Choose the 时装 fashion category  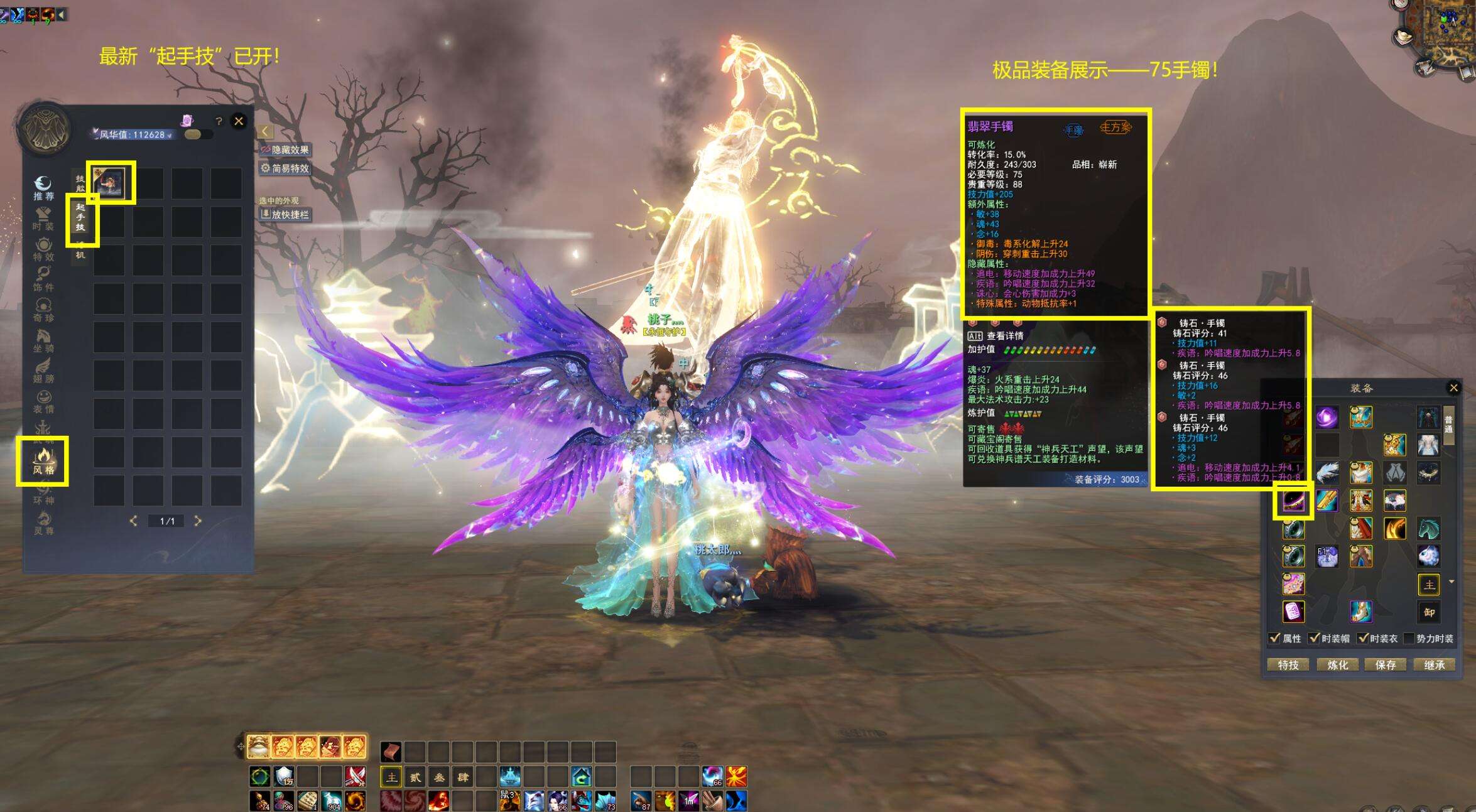click(x=43, y=218)
